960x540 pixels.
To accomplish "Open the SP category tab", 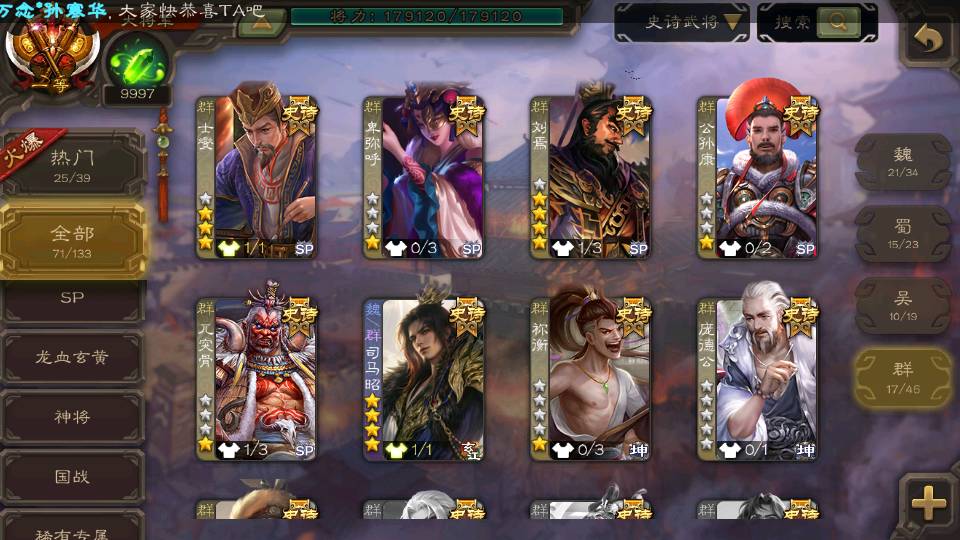I will [72, 297].
